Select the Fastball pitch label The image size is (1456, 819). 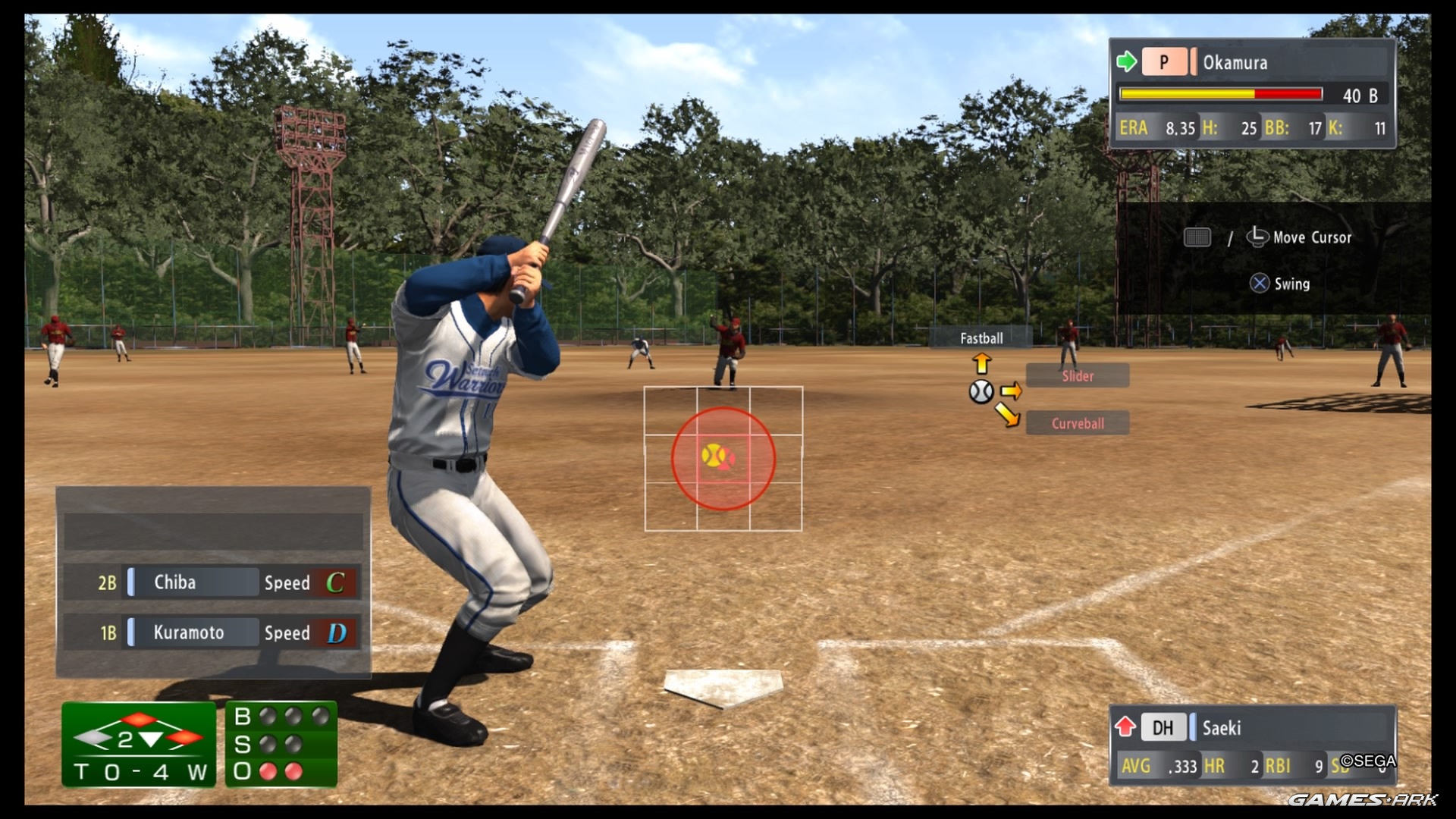click(981, 338)
